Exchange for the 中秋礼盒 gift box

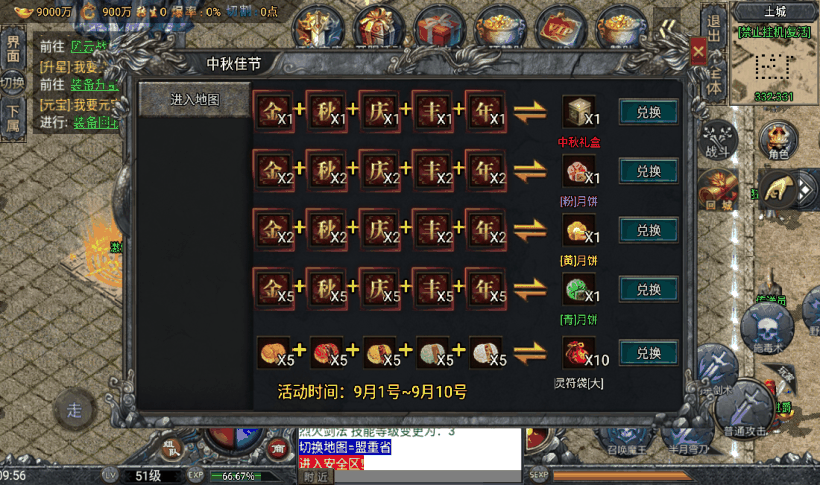click(648, 112)
